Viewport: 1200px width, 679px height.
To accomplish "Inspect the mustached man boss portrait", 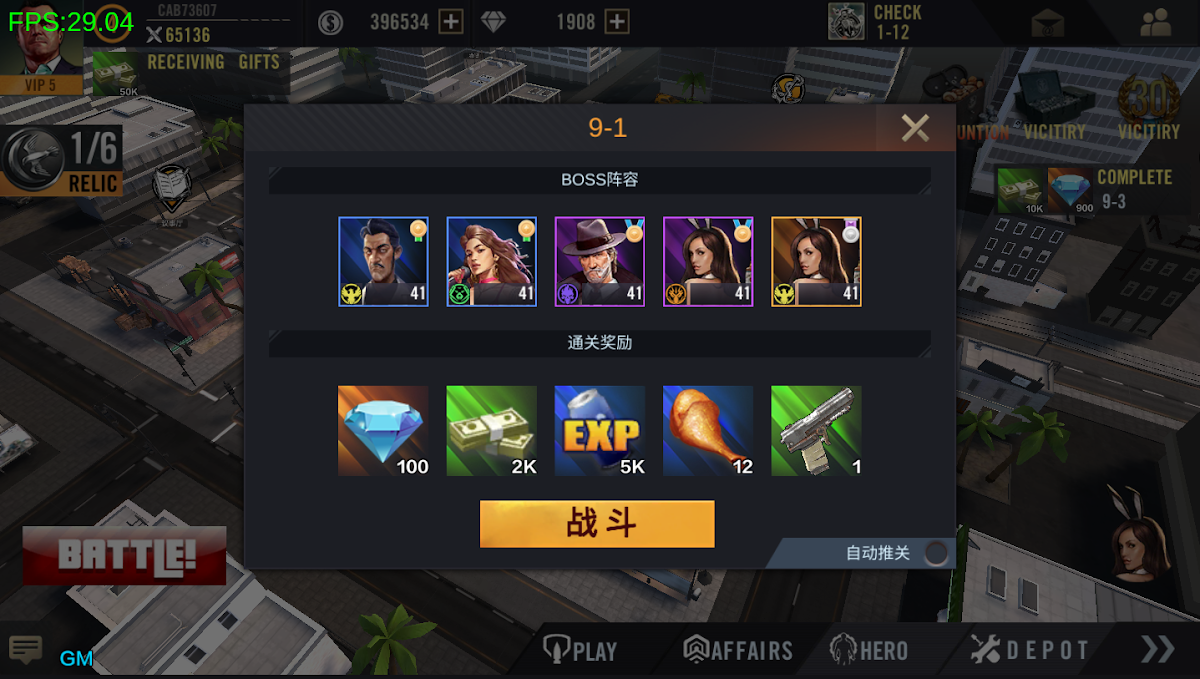I will coord(383,262).
